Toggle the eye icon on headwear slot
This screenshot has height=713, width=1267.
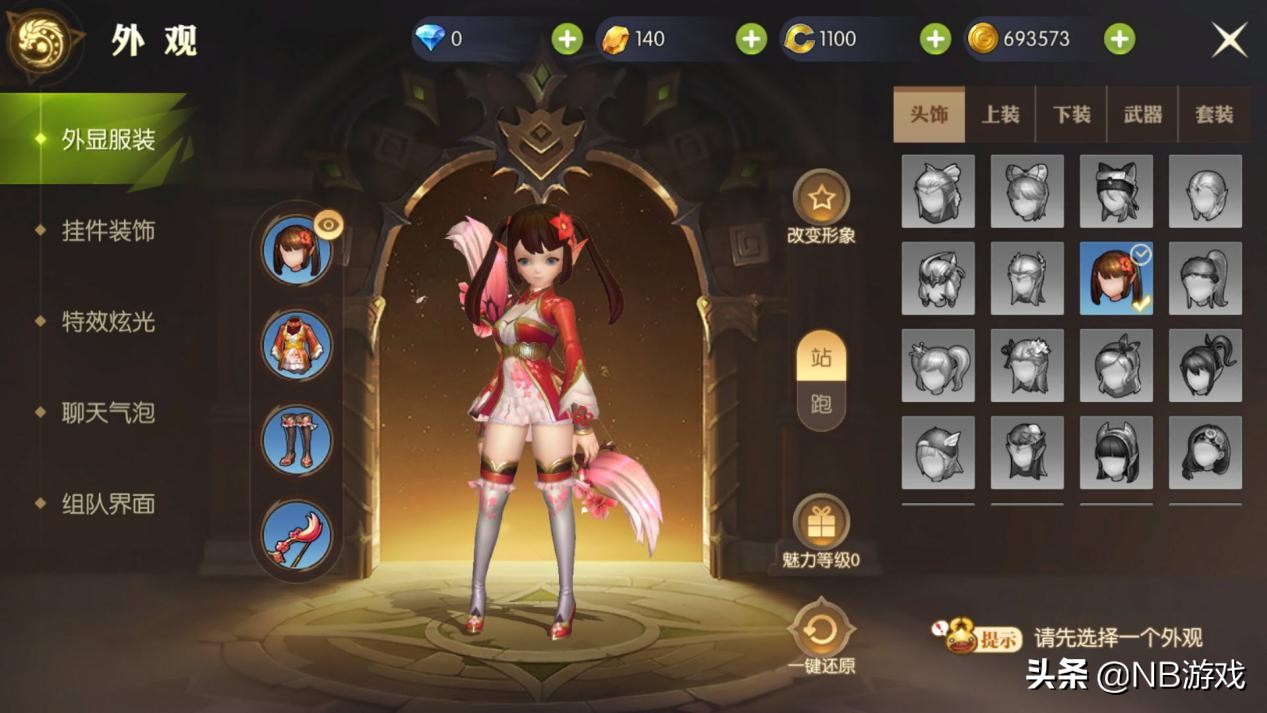pyautogui.click(x=328, y=225)
